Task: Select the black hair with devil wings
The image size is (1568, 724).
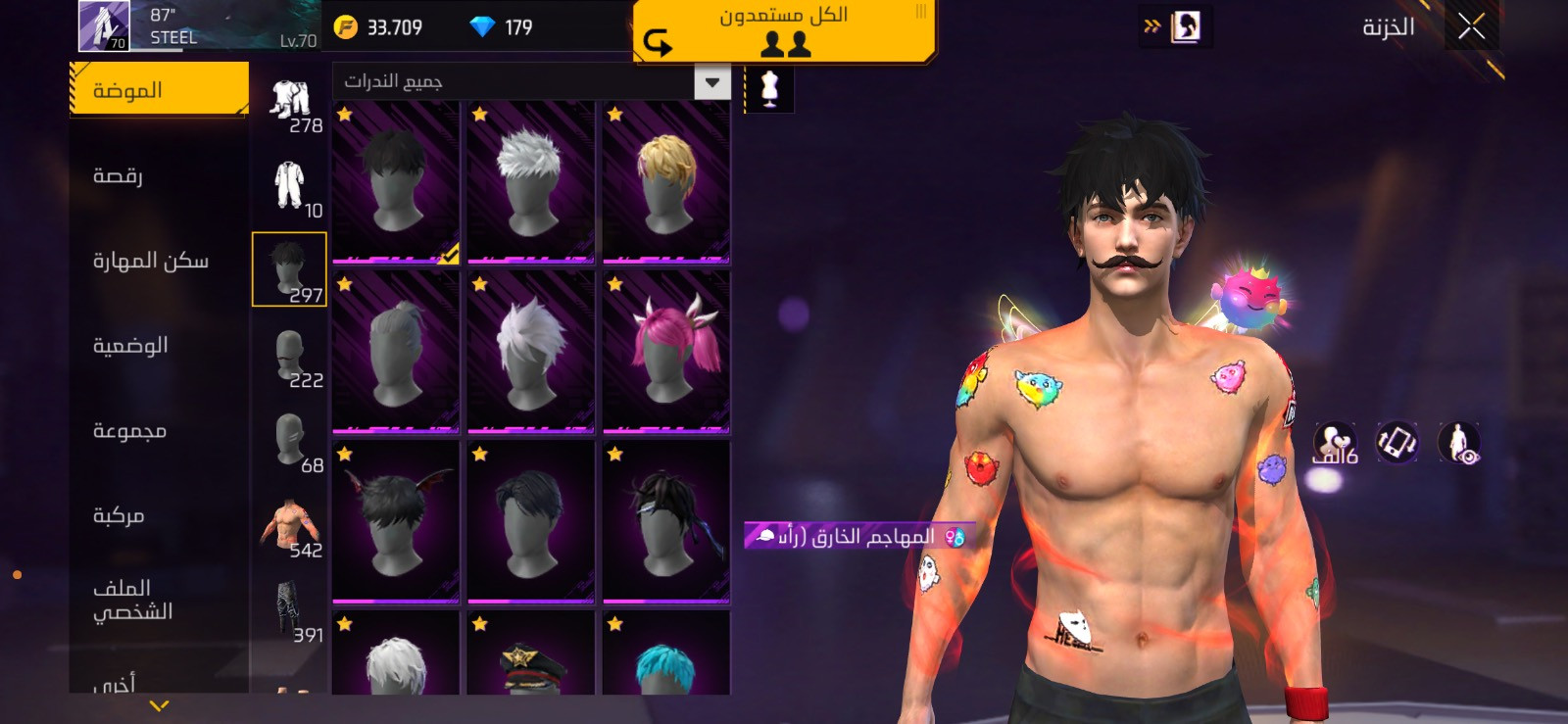Action: tap(396, 521)
